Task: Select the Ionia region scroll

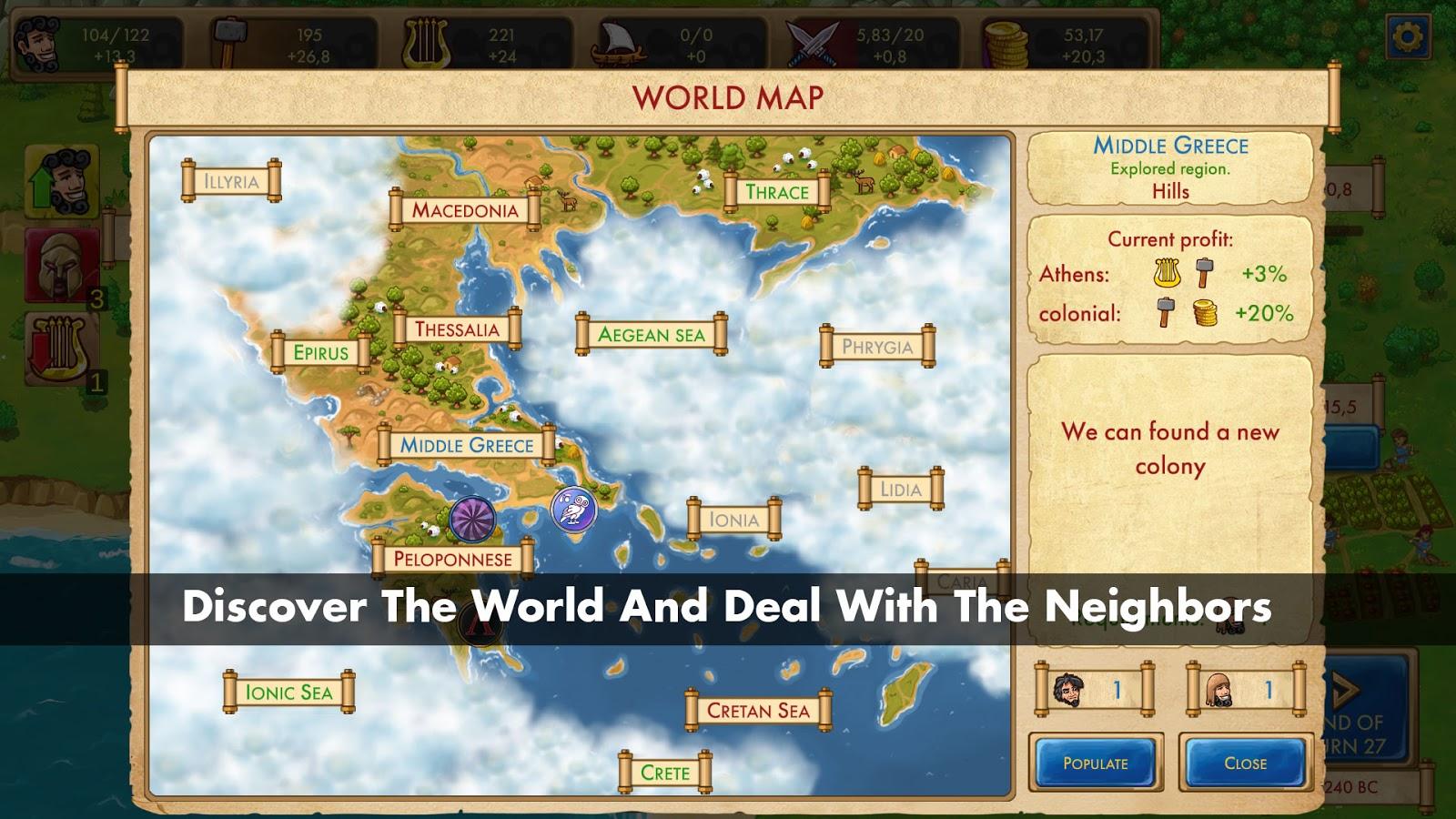Action: 733,520
